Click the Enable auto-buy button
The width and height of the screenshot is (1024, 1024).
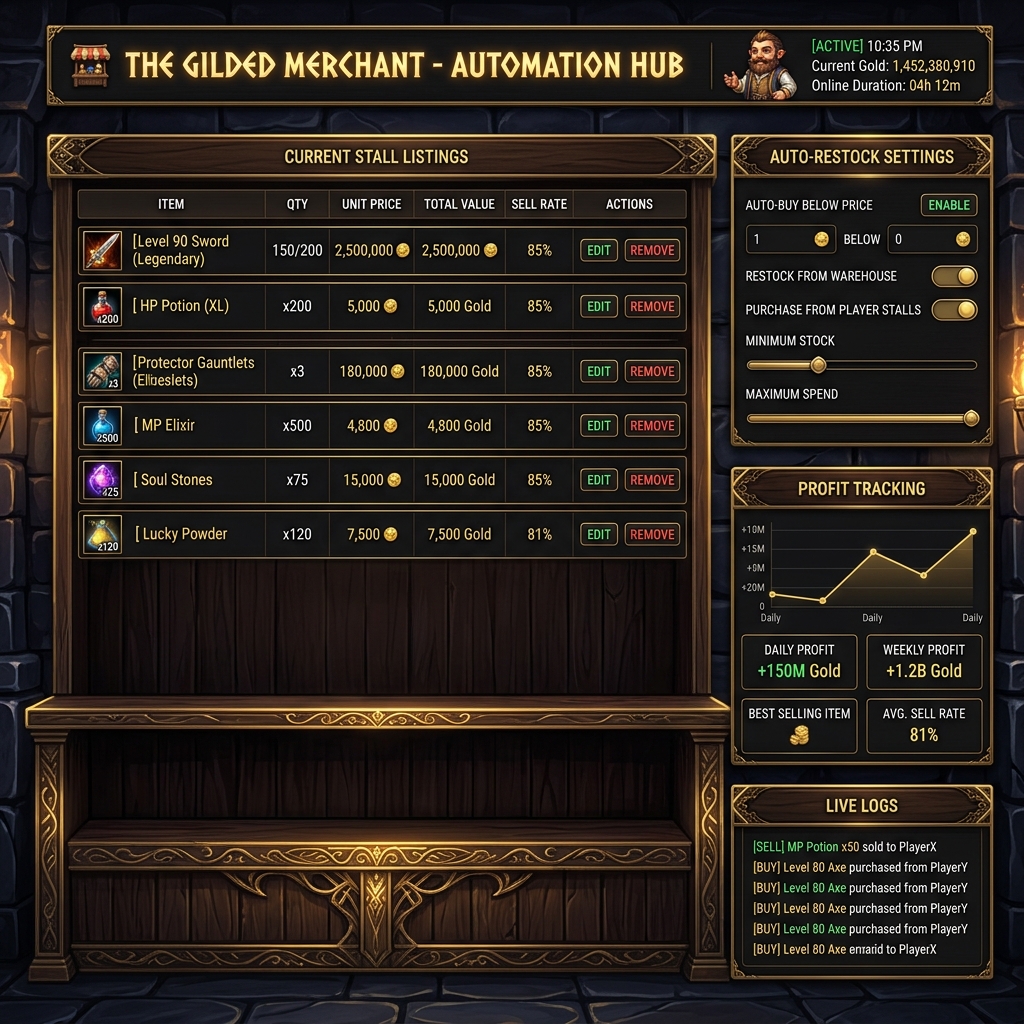pos(948,205)
